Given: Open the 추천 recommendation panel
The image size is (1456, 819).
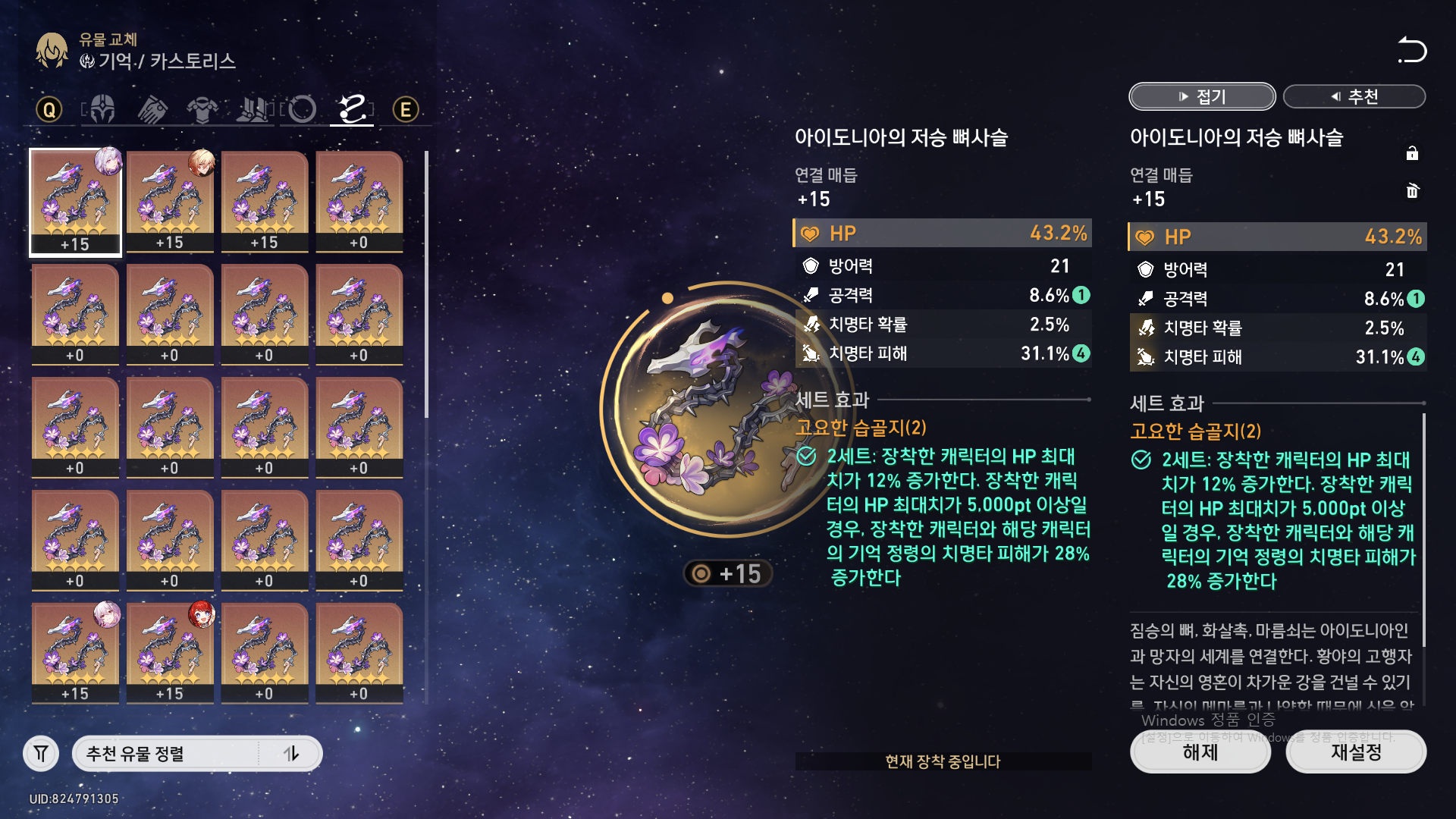Looking at the screenshot, I should pyautogui.click(x=1354, y=96).
